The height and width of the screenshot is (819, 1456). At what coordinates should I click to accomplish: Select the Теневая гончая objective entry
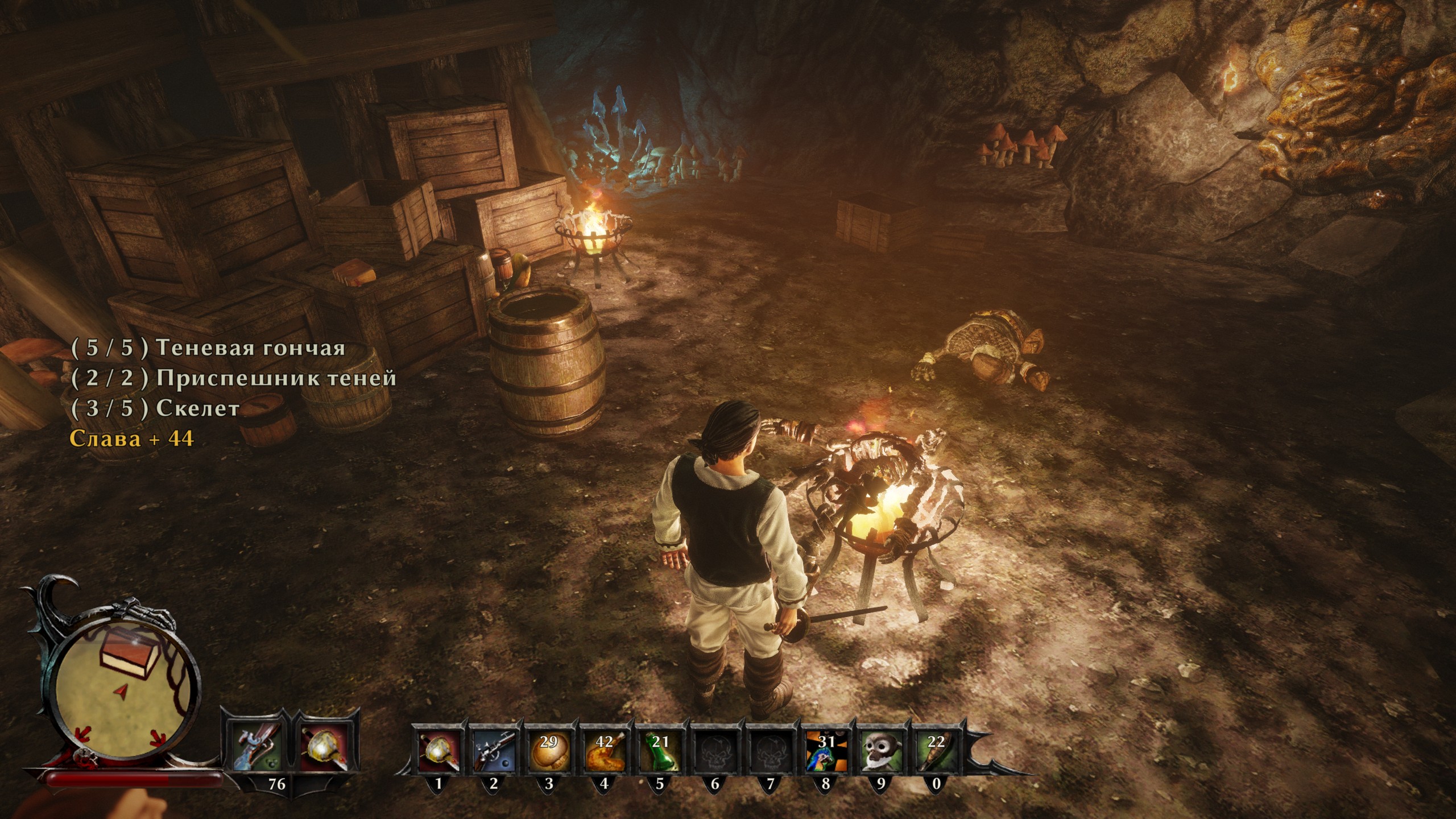point(208,348)
